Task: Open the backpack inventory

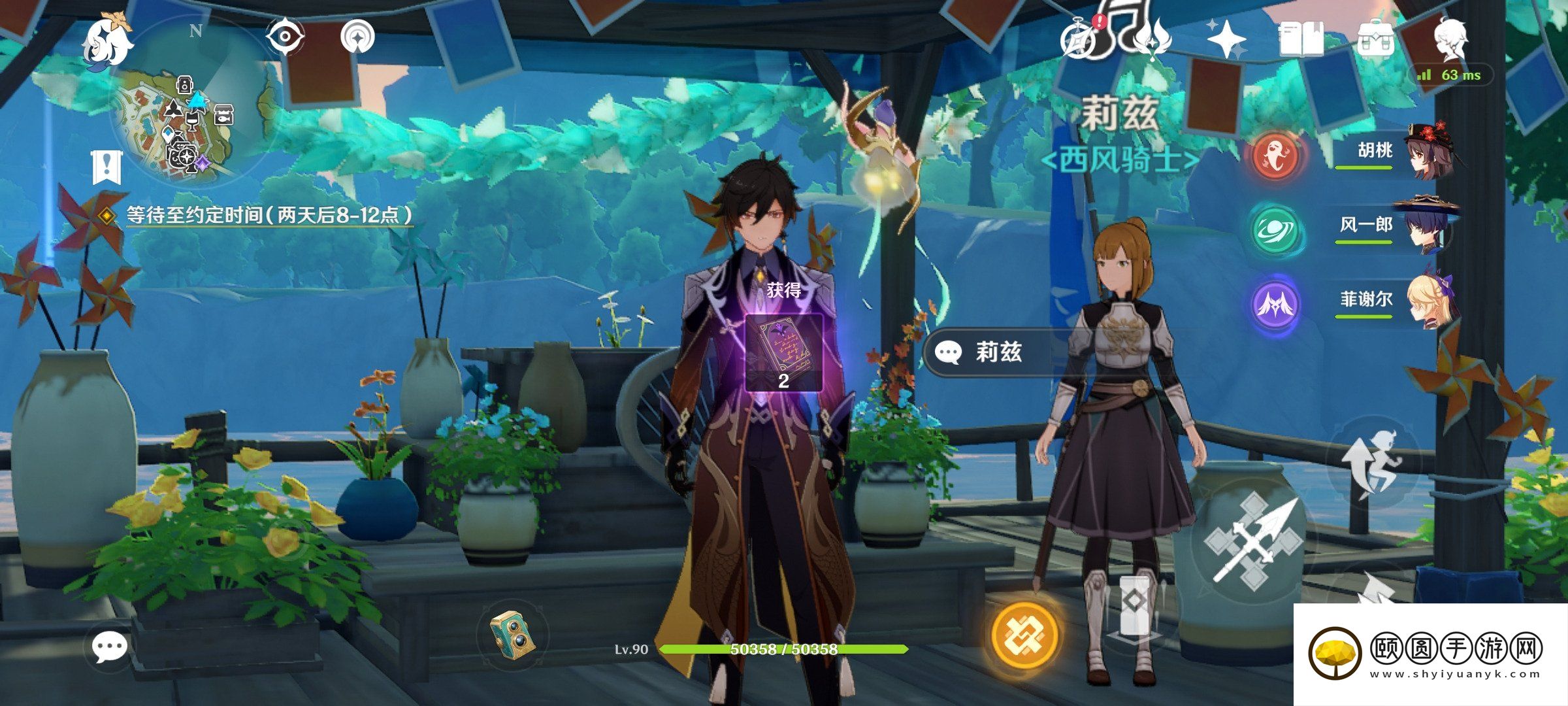Action: point(1376,41)
